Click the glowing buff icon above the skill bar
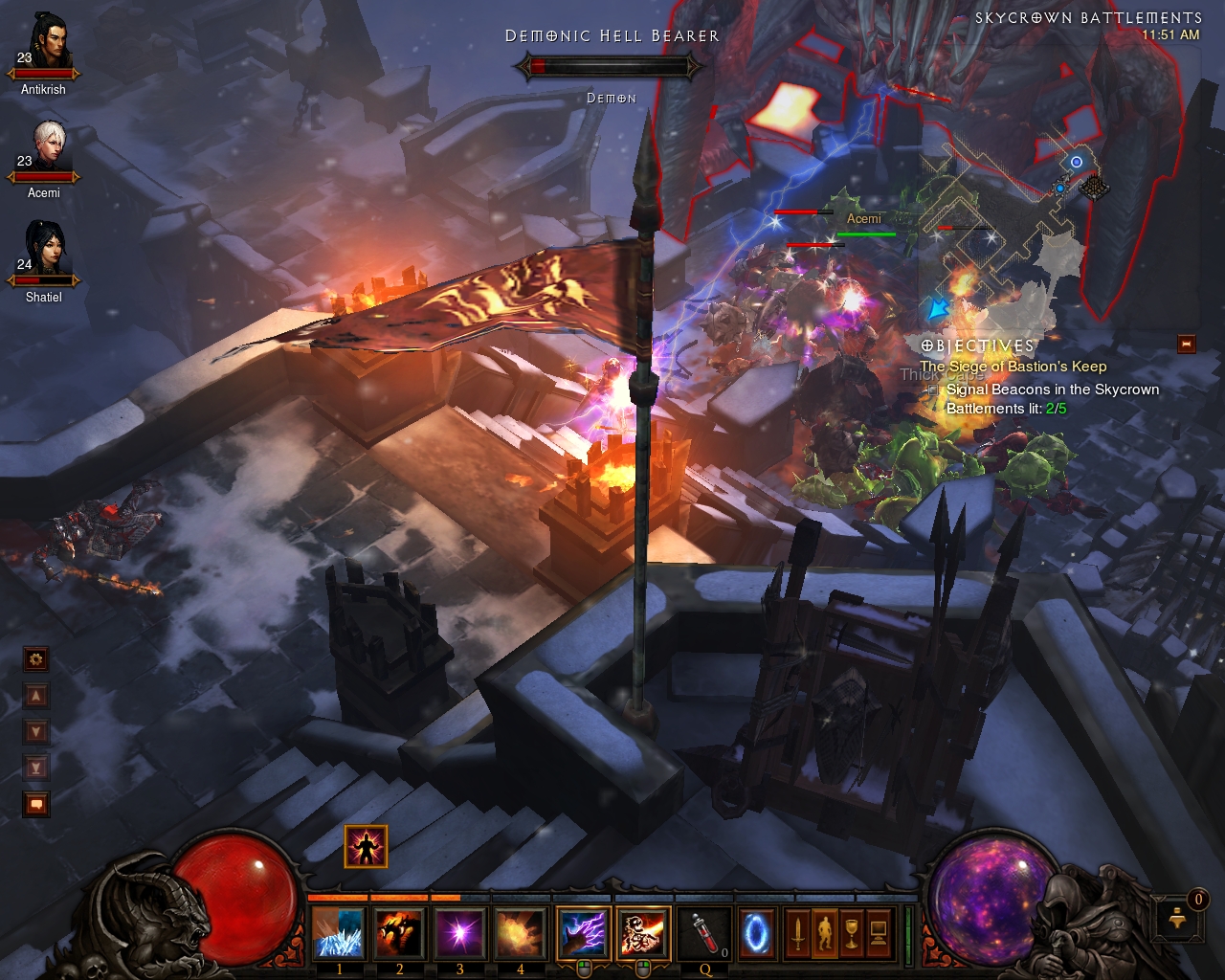Image resolution: width=1225 pixels, height=980 pixels. [x=366, y=847]
